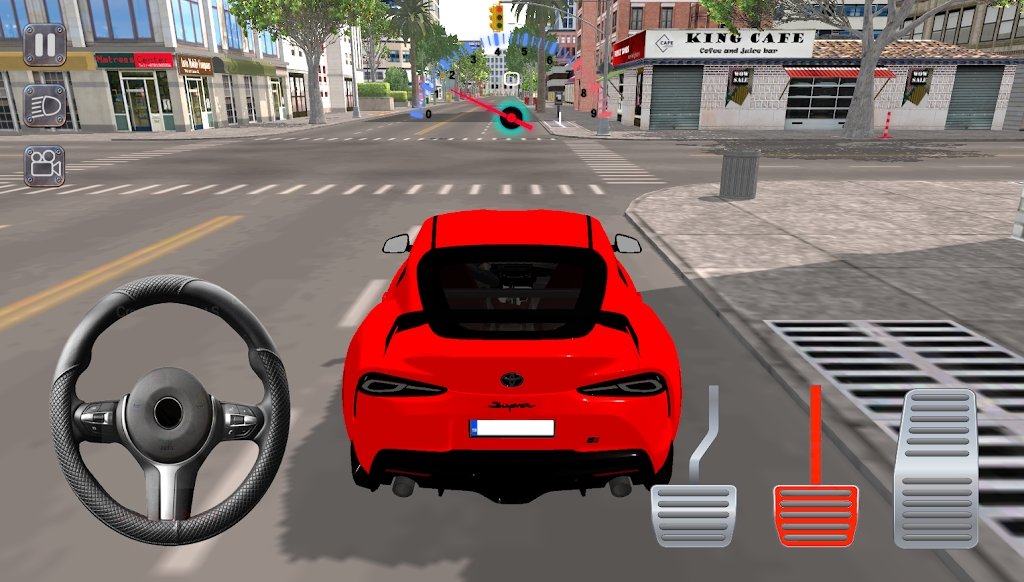Viewport: 1024px width, 582px height.
Task: Tap the steering wheel control
Action: (169, 410)
